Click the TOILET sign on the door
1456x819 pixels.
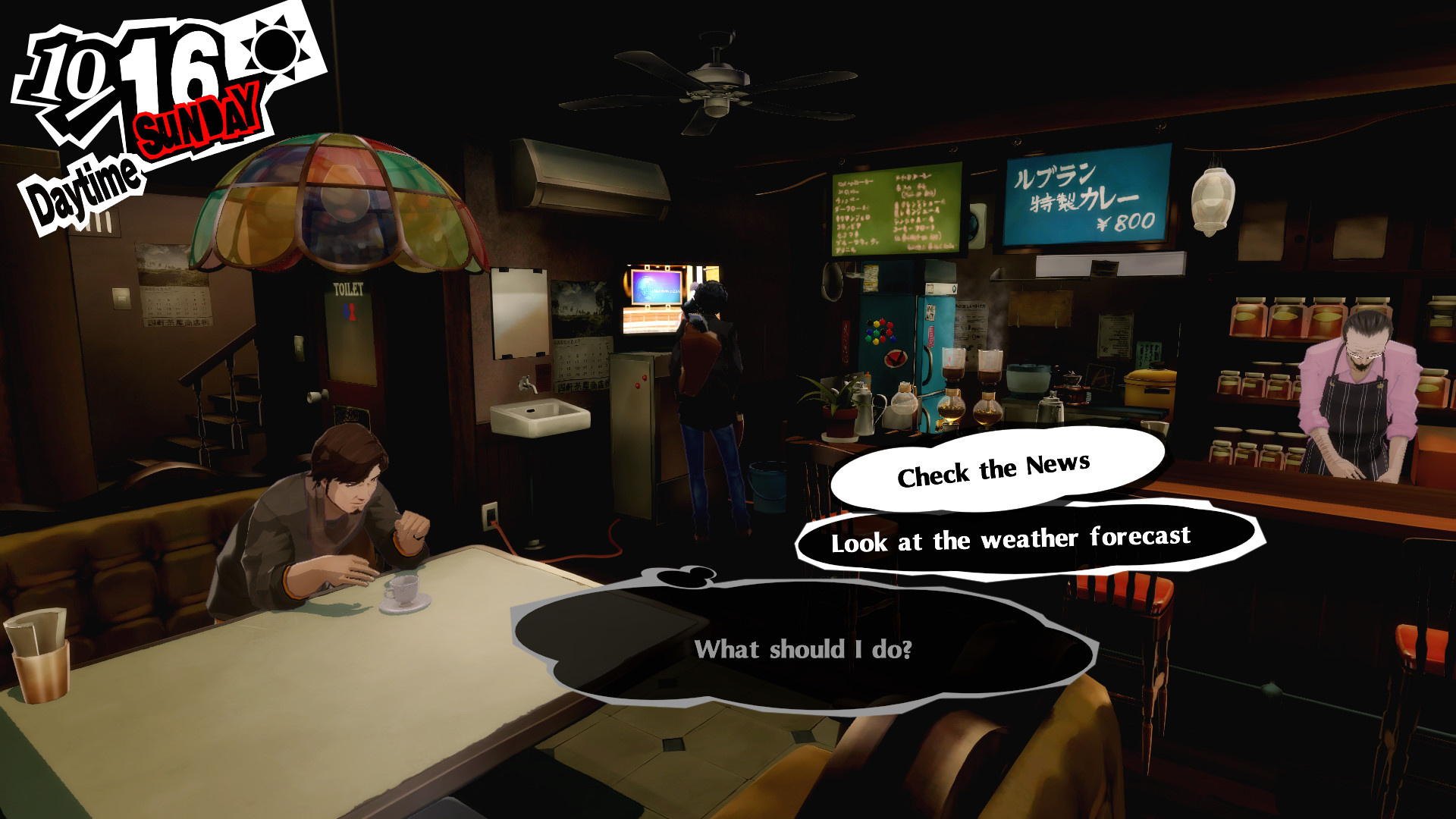350,288
